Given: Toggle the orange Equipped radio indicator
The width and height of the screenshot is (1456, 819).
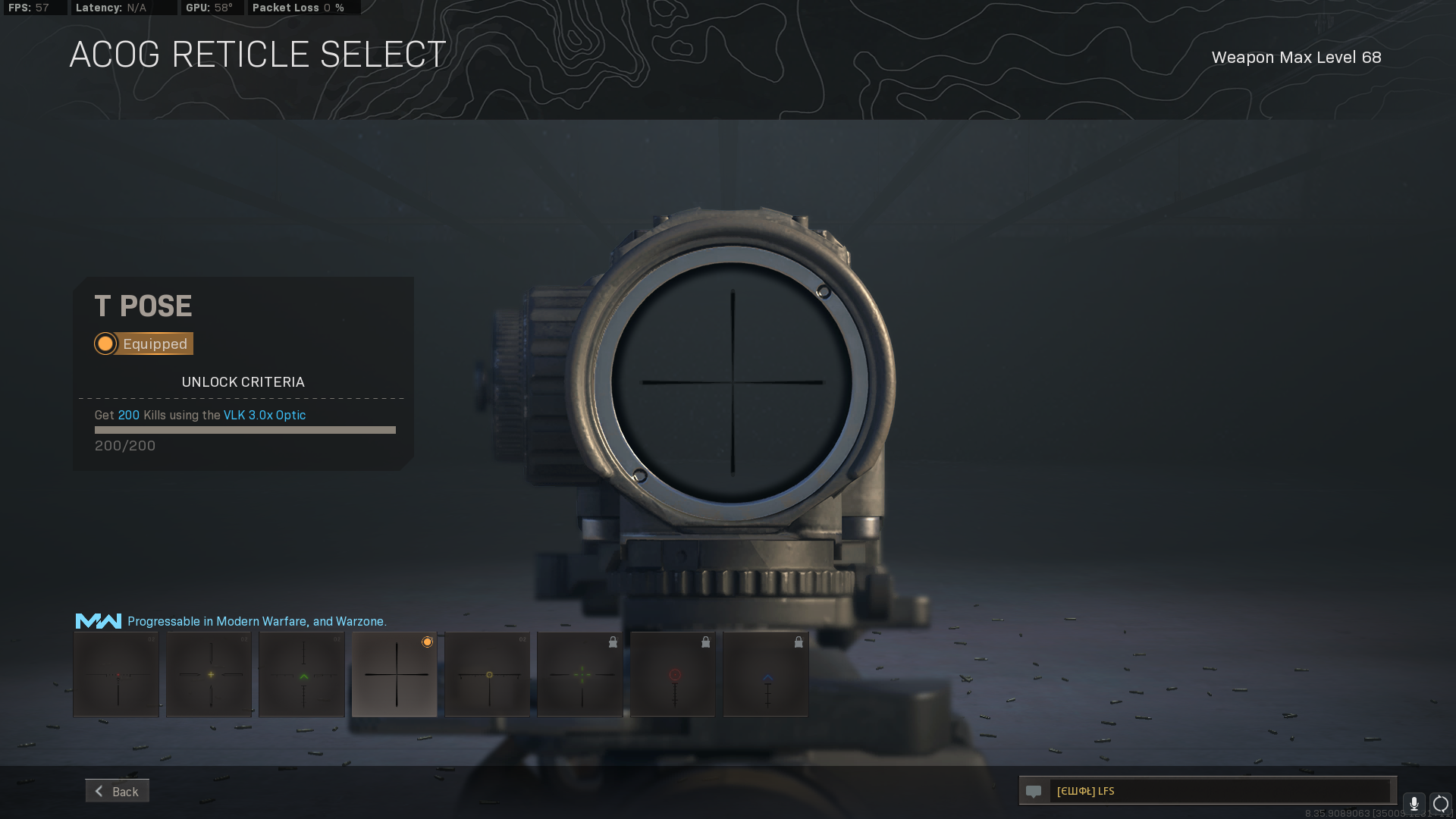Looking at the screenshot, I should pyautogui.click(x=105, y=344).
